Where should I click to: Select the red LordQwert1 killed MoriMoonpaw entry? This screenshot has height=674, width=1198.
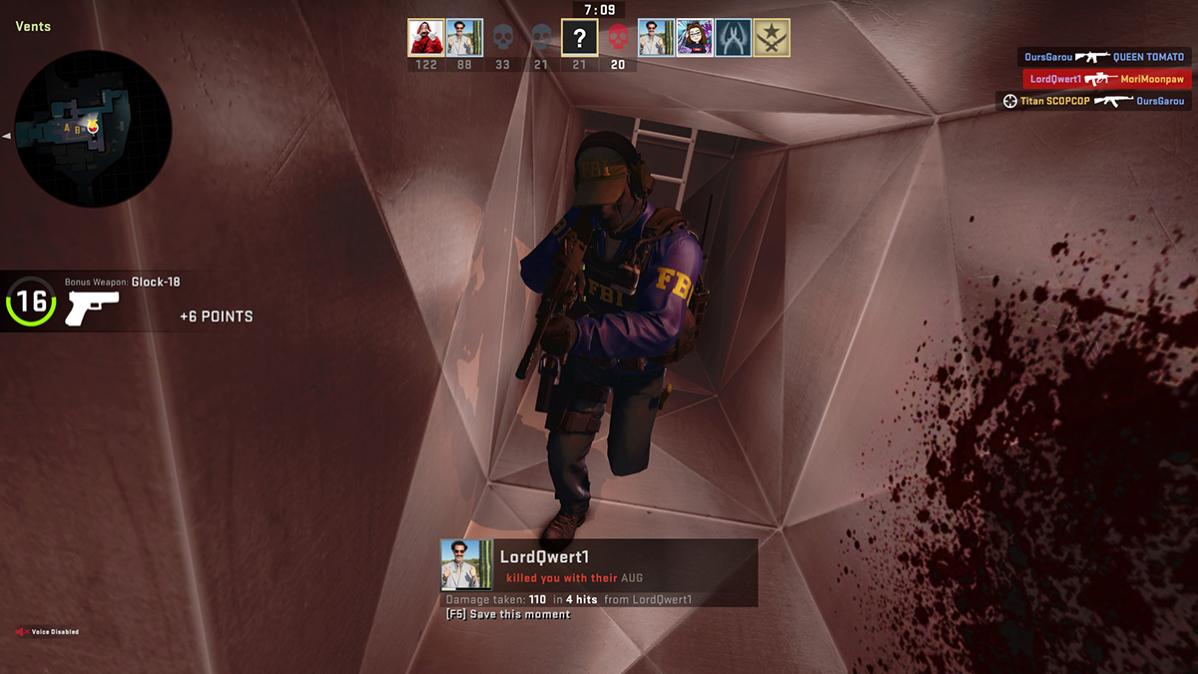point(1106,79)
